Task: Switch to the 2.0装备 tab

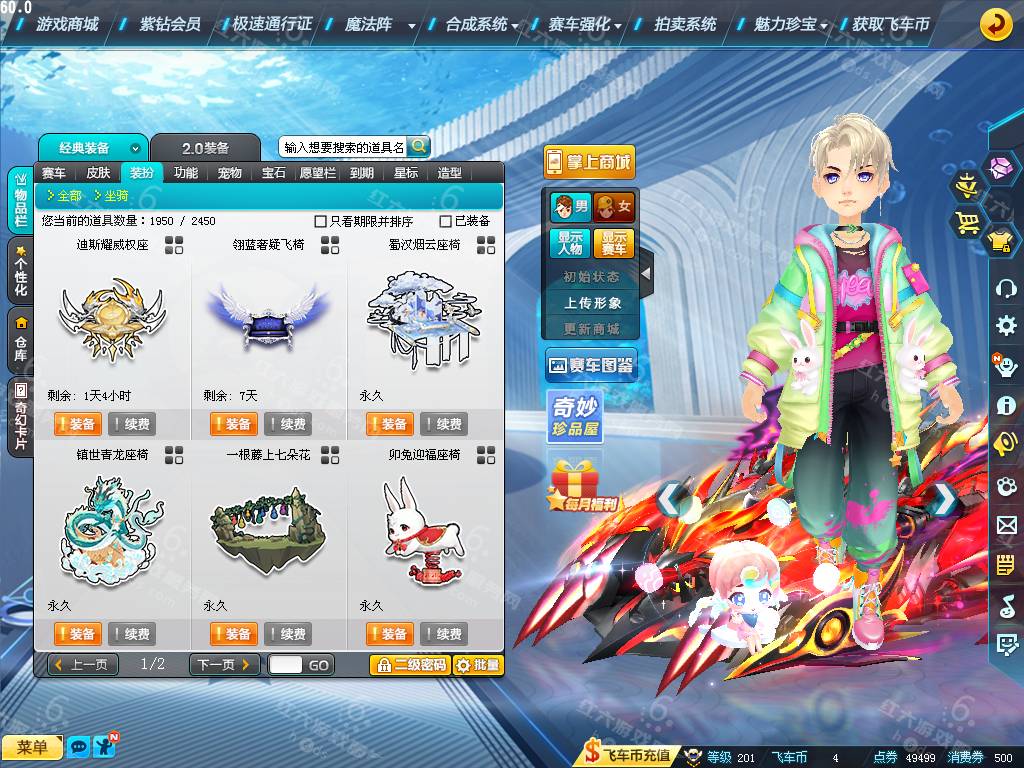Action: tap(205, 148)
